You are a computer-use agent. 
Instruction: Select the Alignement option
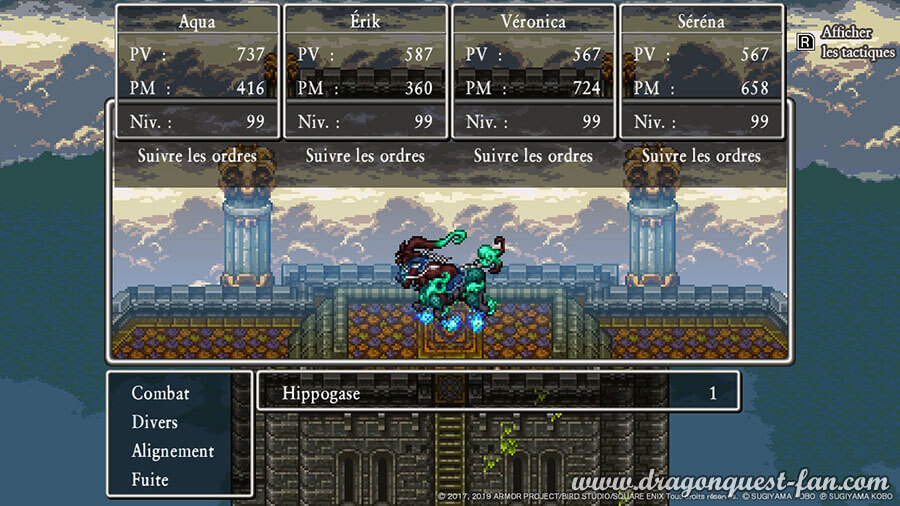172,451
